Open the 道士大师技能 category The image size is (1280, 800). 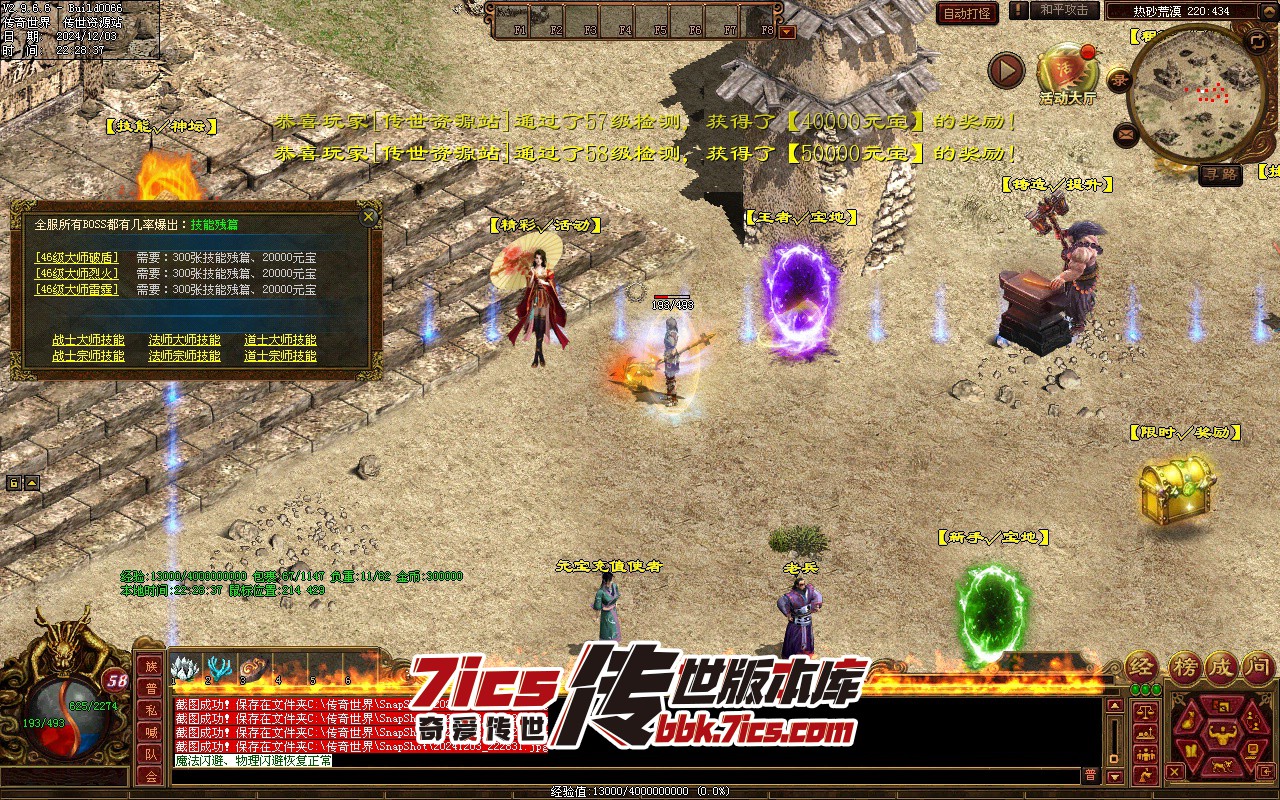pos(280,340)
